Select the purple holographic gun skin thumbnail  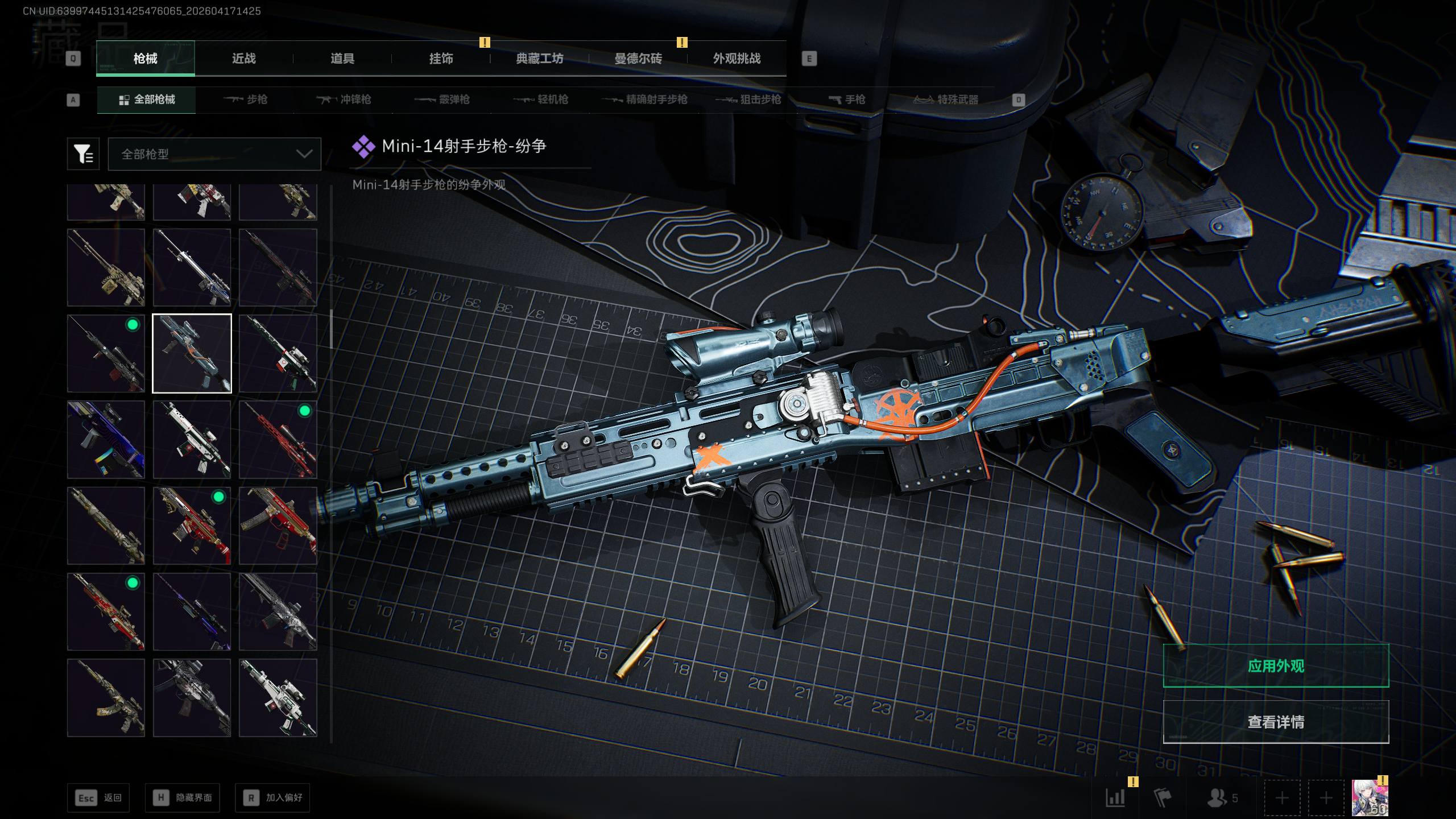pos(106,440)
